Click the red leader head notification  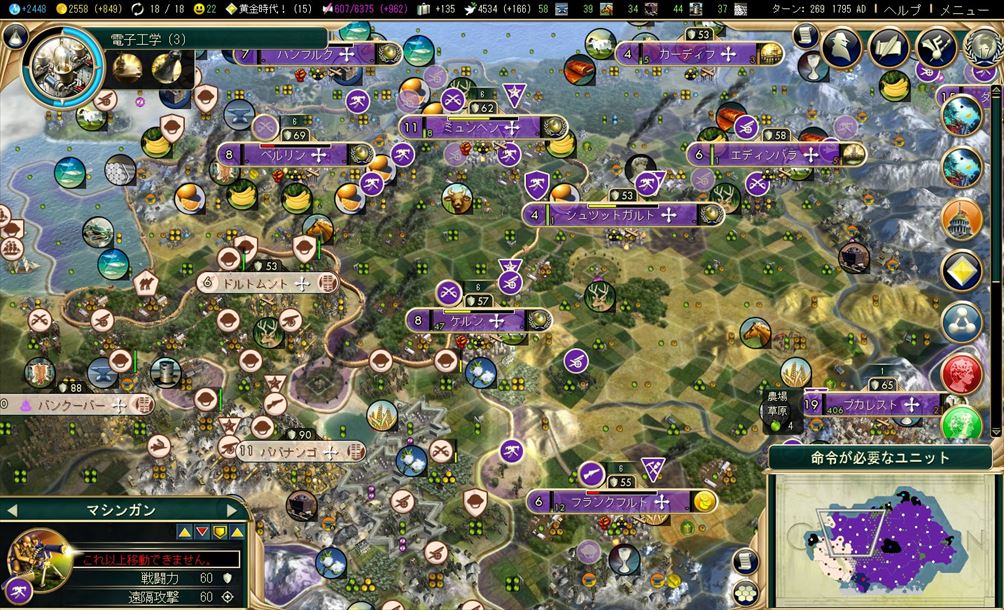tap(961, 374)
